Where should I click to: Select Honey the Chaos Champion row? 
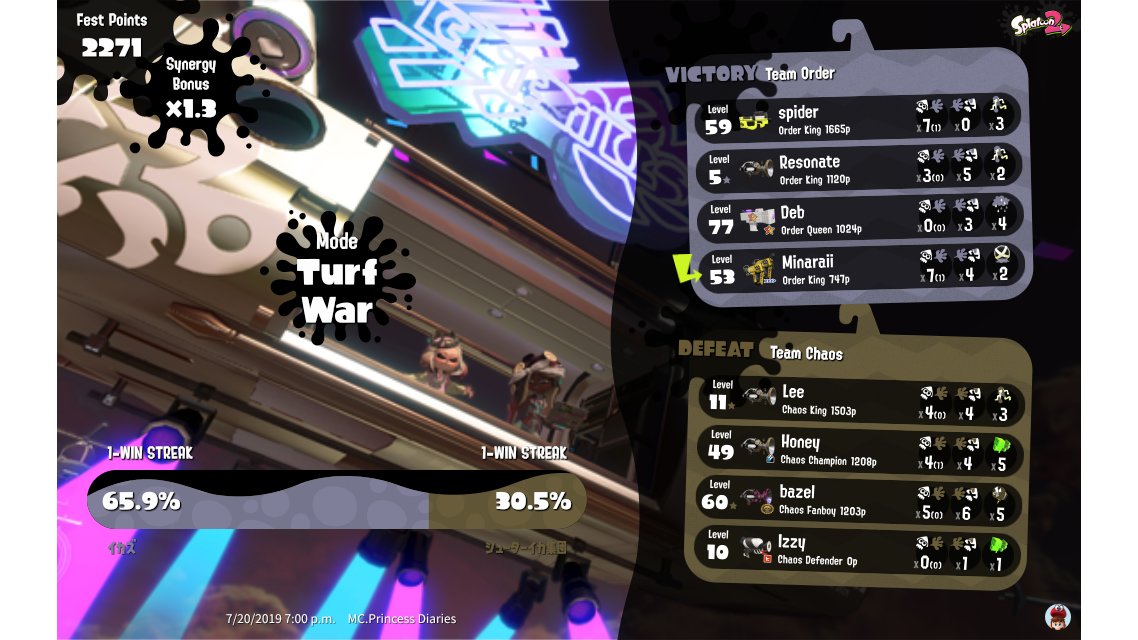click(860, 450)
